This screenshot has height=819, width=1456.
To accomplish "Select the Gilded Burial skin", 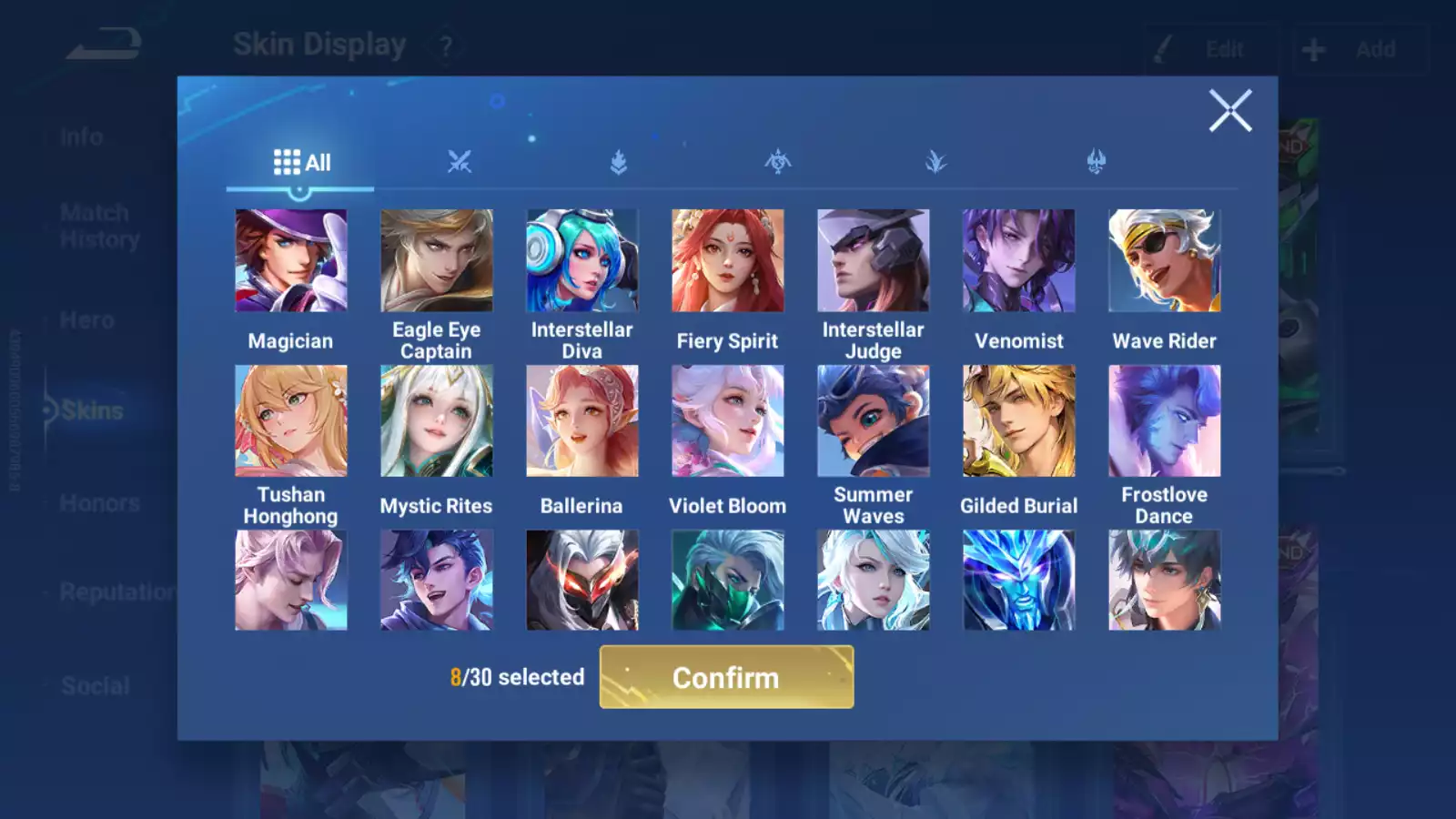I will pos(1019,421).
